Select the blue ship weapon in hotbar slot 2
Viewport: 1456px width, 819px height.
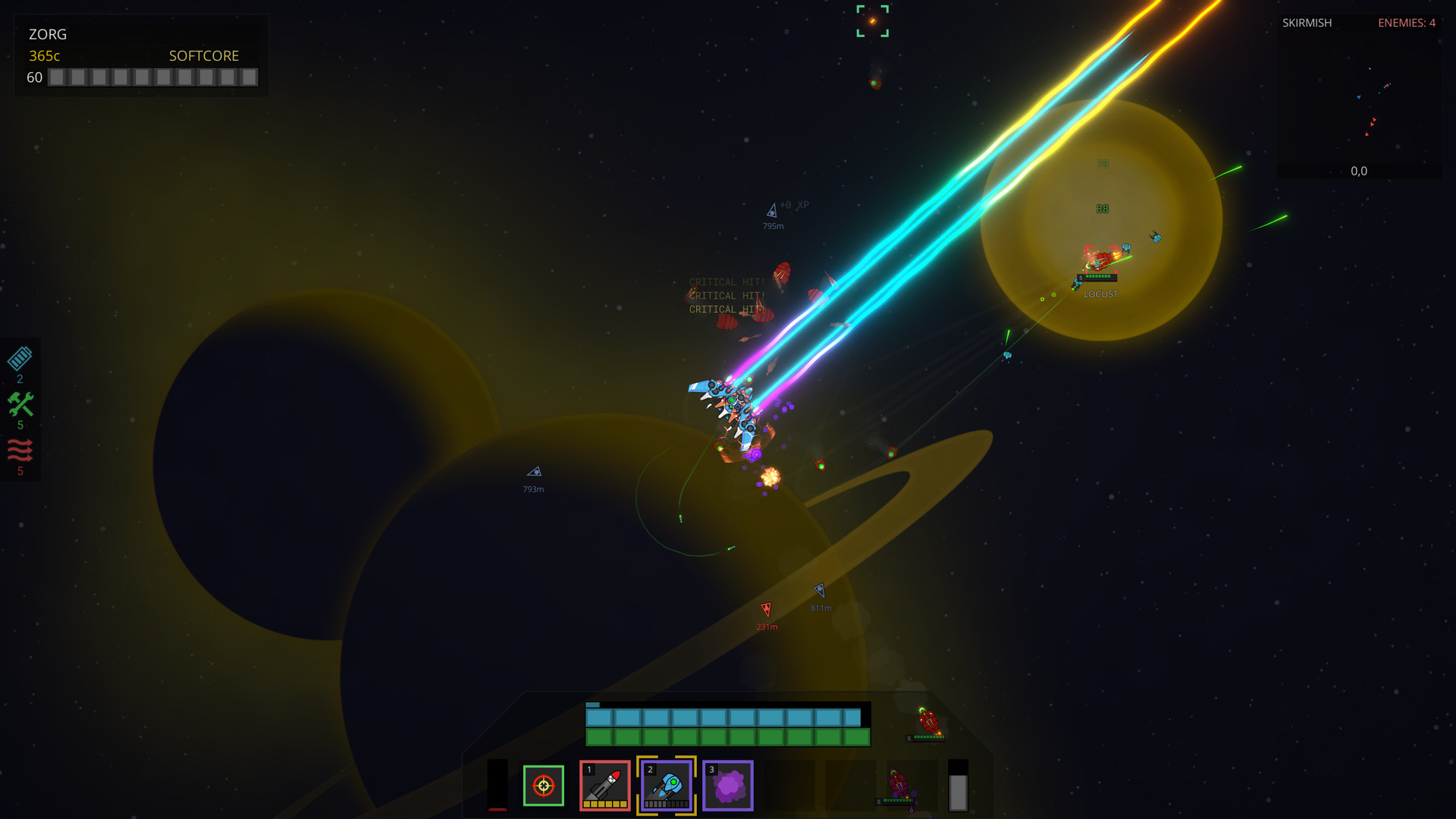tap(666, 786)
